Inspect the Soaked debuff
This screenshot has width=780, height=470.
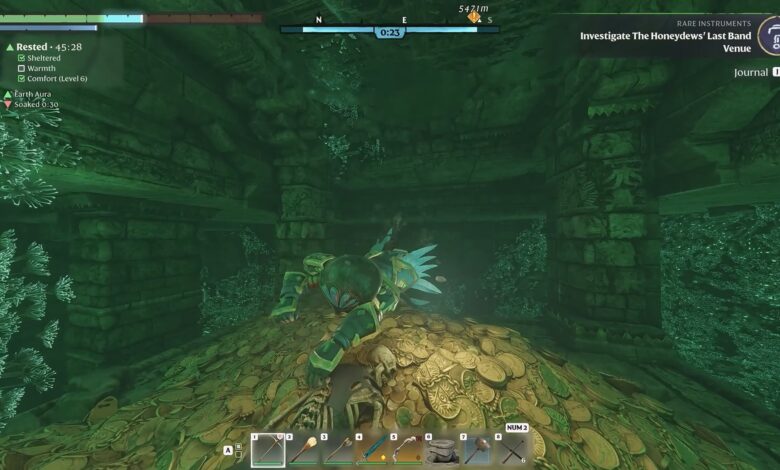36,104
